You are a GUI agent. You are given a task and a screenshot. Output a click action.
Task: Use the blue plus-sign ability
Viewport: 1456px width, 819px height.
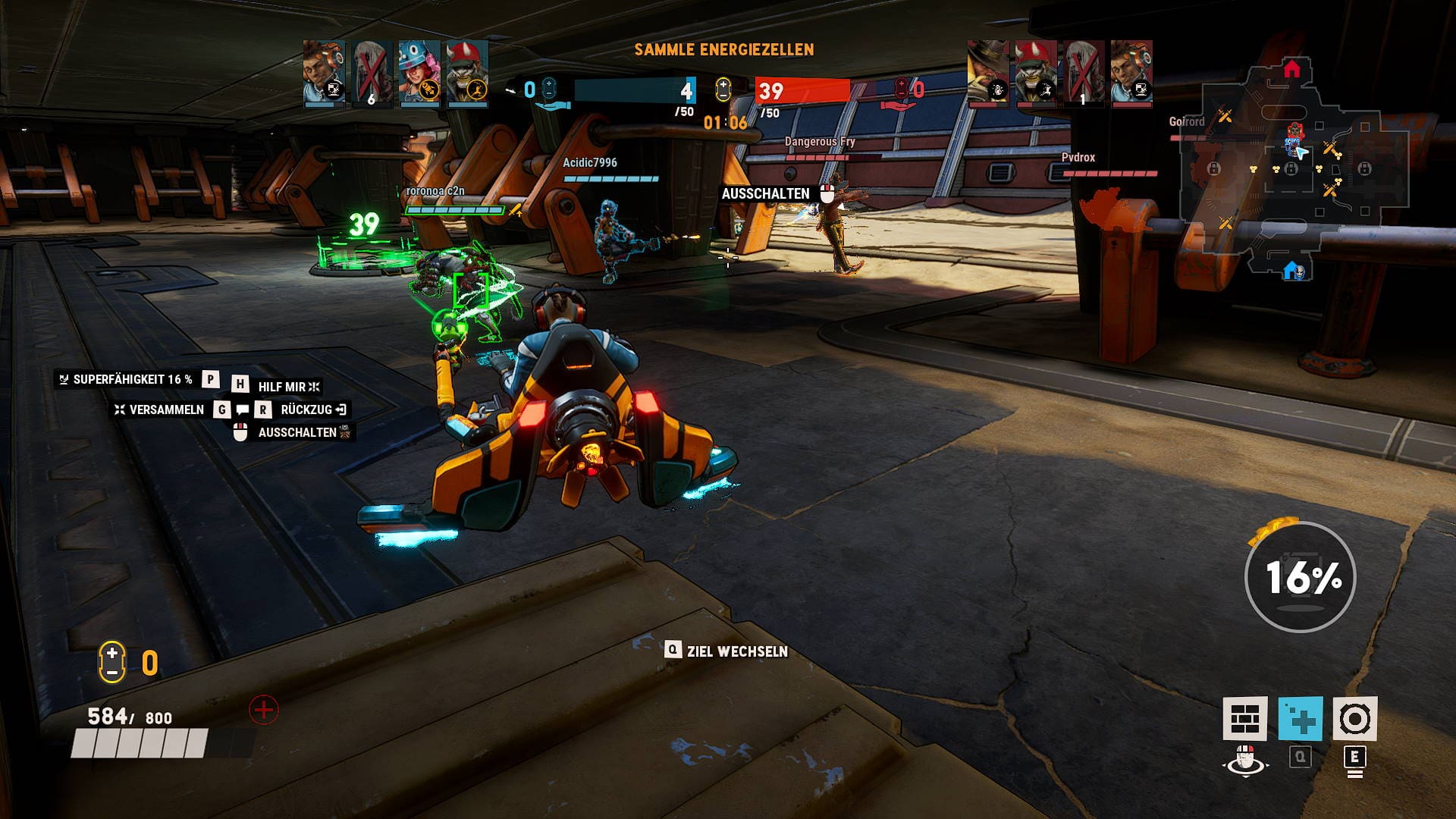click(x=1300, y=718)
